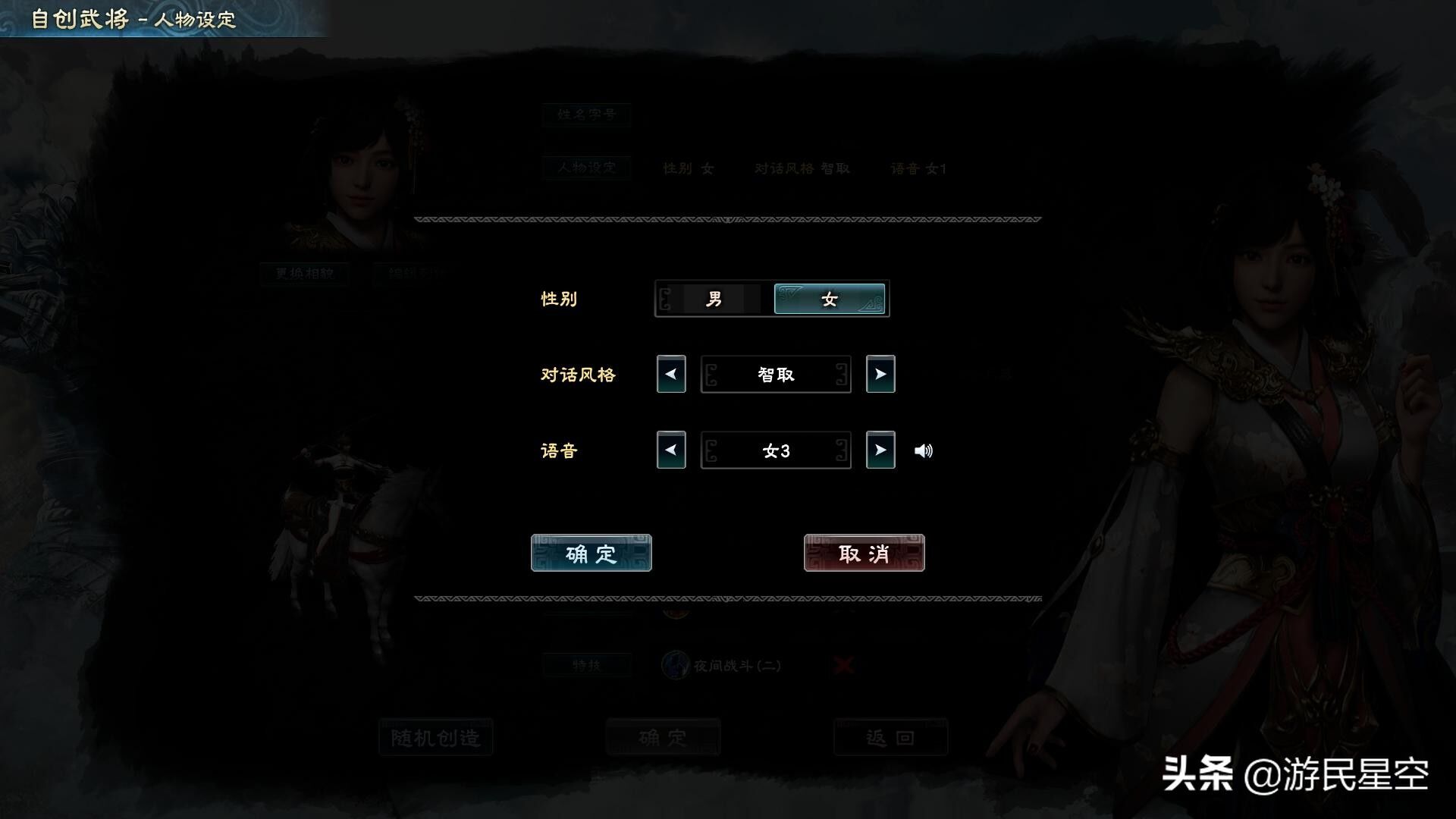Click the previous arrow for 语音
1456x819 pixels.
[x=670, y=450]
